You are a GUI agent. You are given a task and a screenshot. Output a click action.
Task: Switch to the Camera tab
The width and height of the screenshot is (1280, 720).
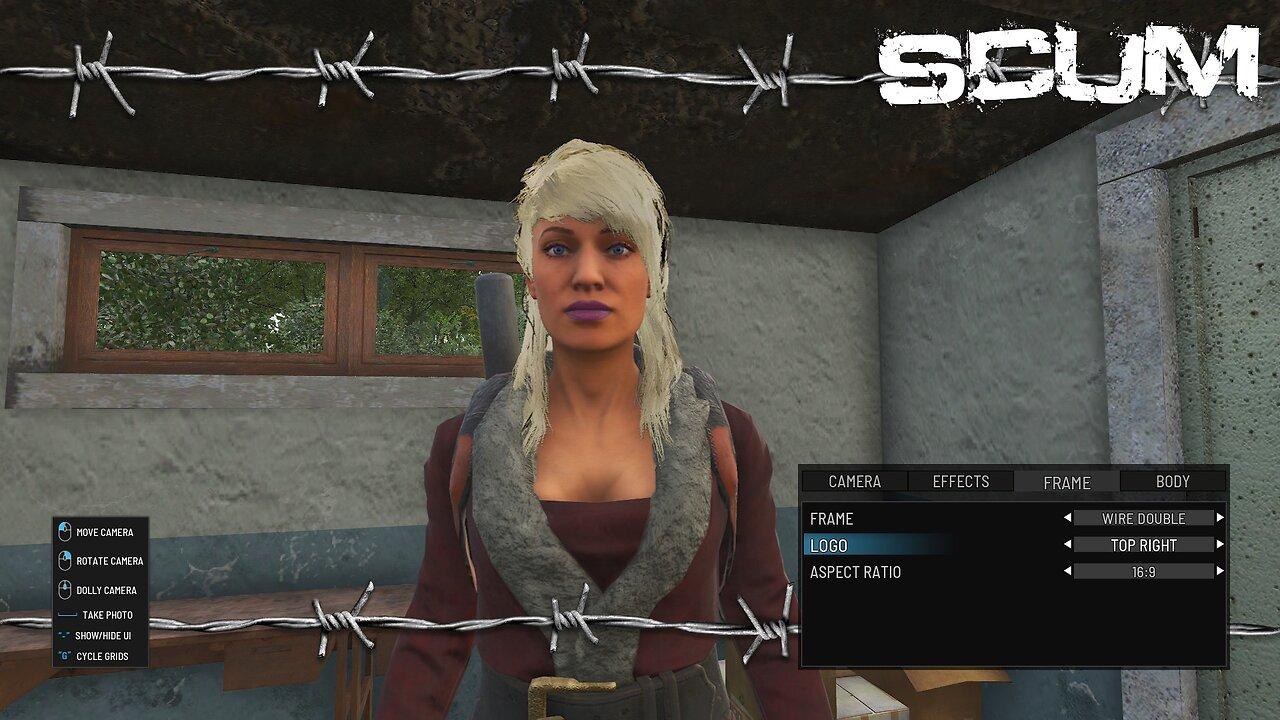[x=855, y=482]
